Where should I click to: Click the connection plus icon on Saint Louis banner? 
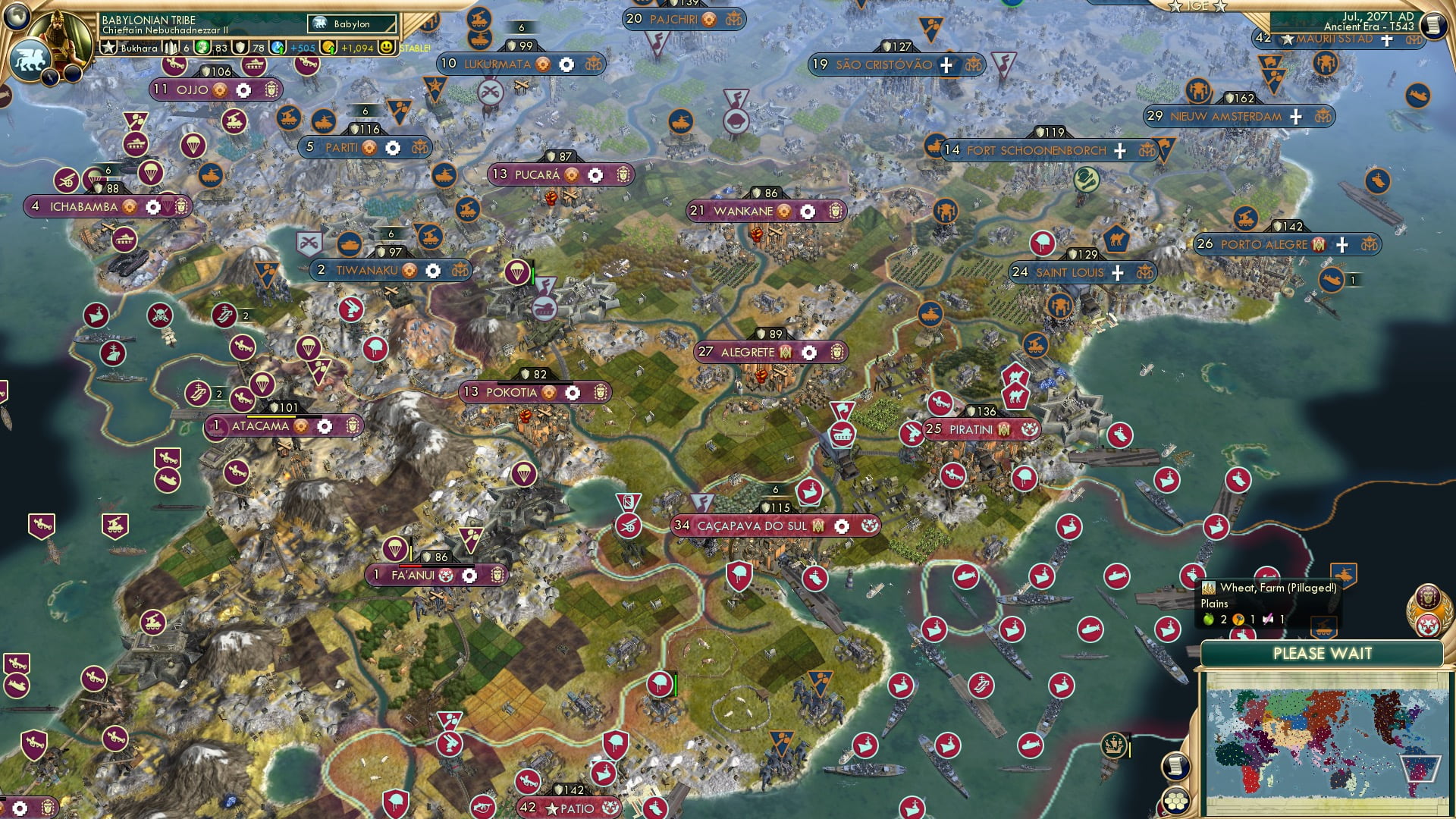coord(1116,271)
